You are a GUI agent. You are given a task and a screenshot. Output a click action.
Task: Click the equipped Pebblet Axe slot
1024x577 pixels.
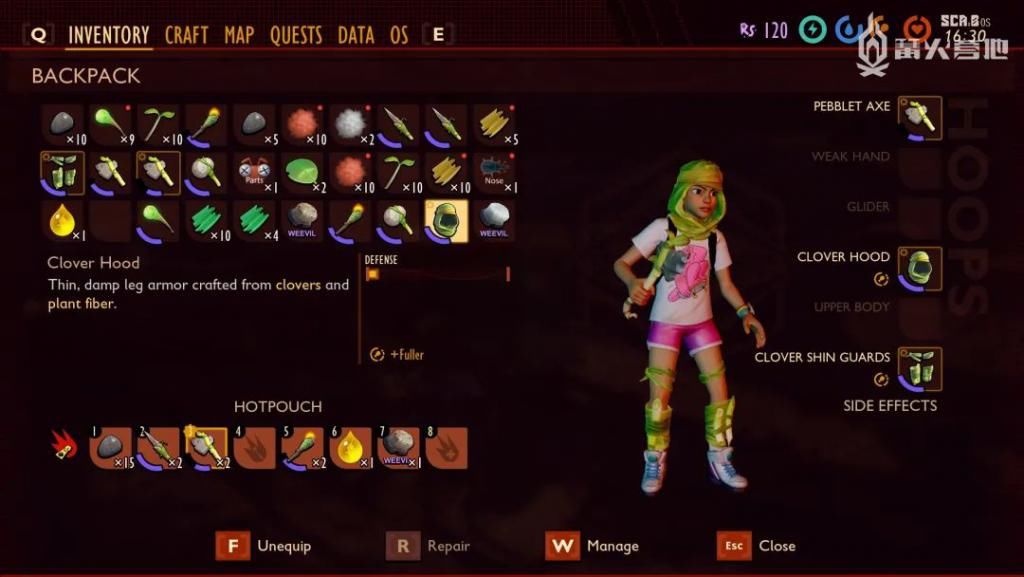[919, 117]
